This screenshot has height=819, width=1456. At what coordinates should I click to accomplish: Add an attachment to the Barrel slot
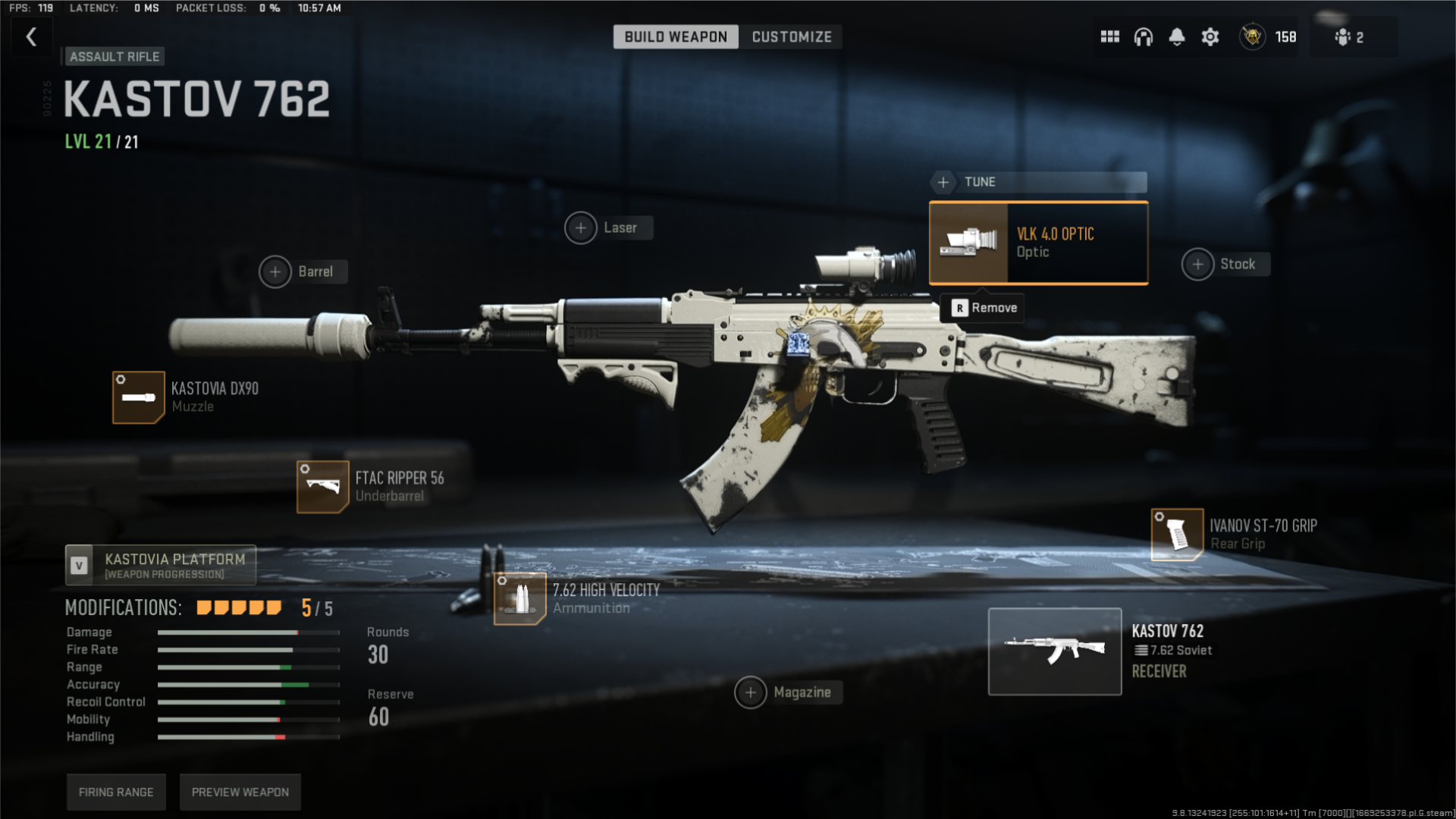coord(301,271)
